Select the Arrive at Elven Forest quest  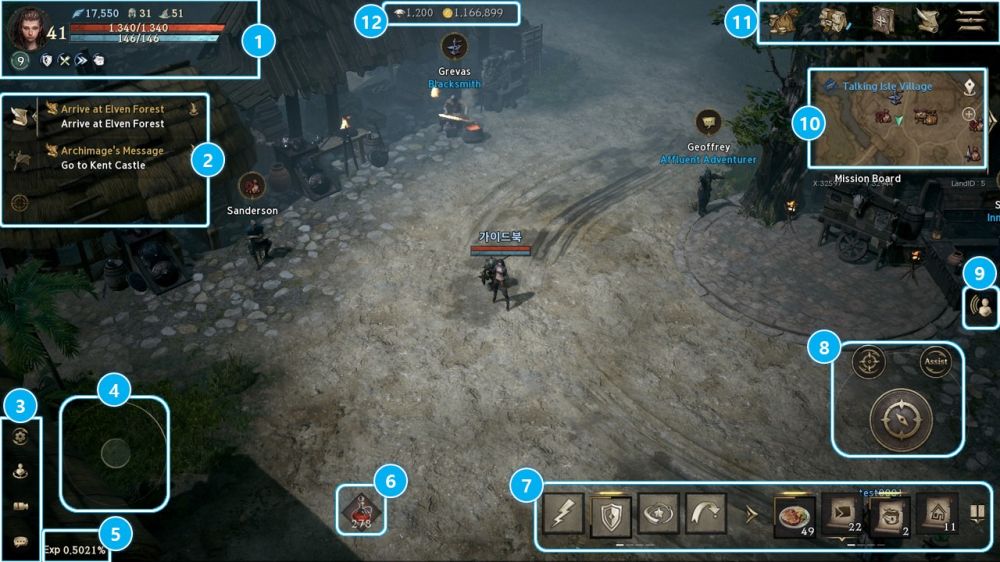click(112, 116)
